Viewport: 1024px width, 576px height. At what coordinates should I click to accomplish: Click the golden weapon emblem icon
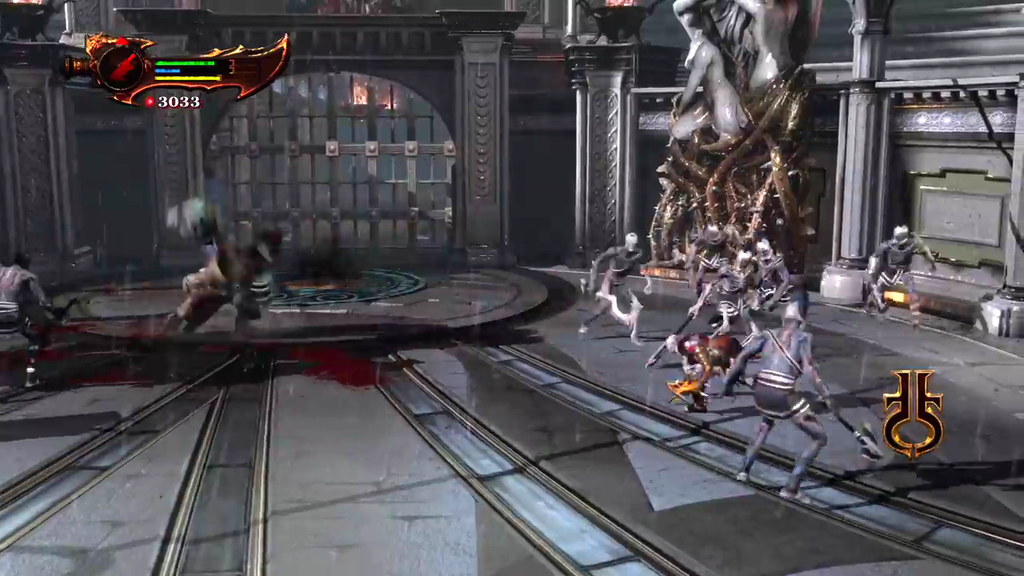coord(912,413)
